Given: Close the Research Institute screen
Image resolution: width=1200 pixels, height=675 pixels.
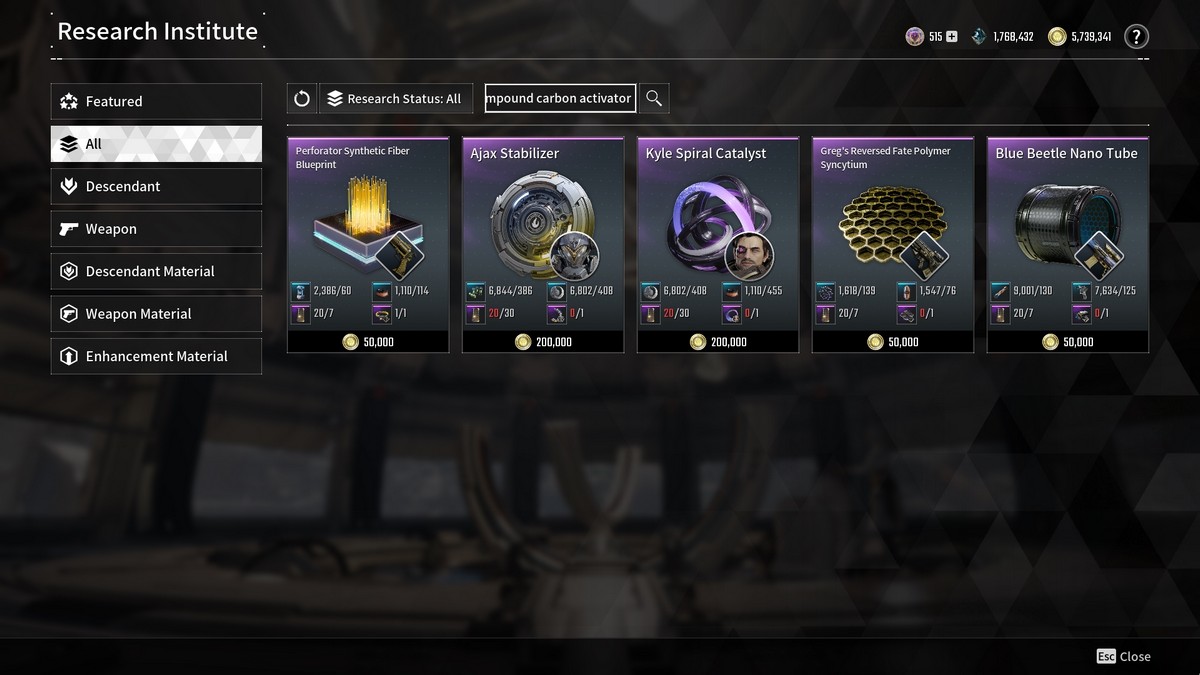Looking at the screenshot, I should [x=1123, y=656].
